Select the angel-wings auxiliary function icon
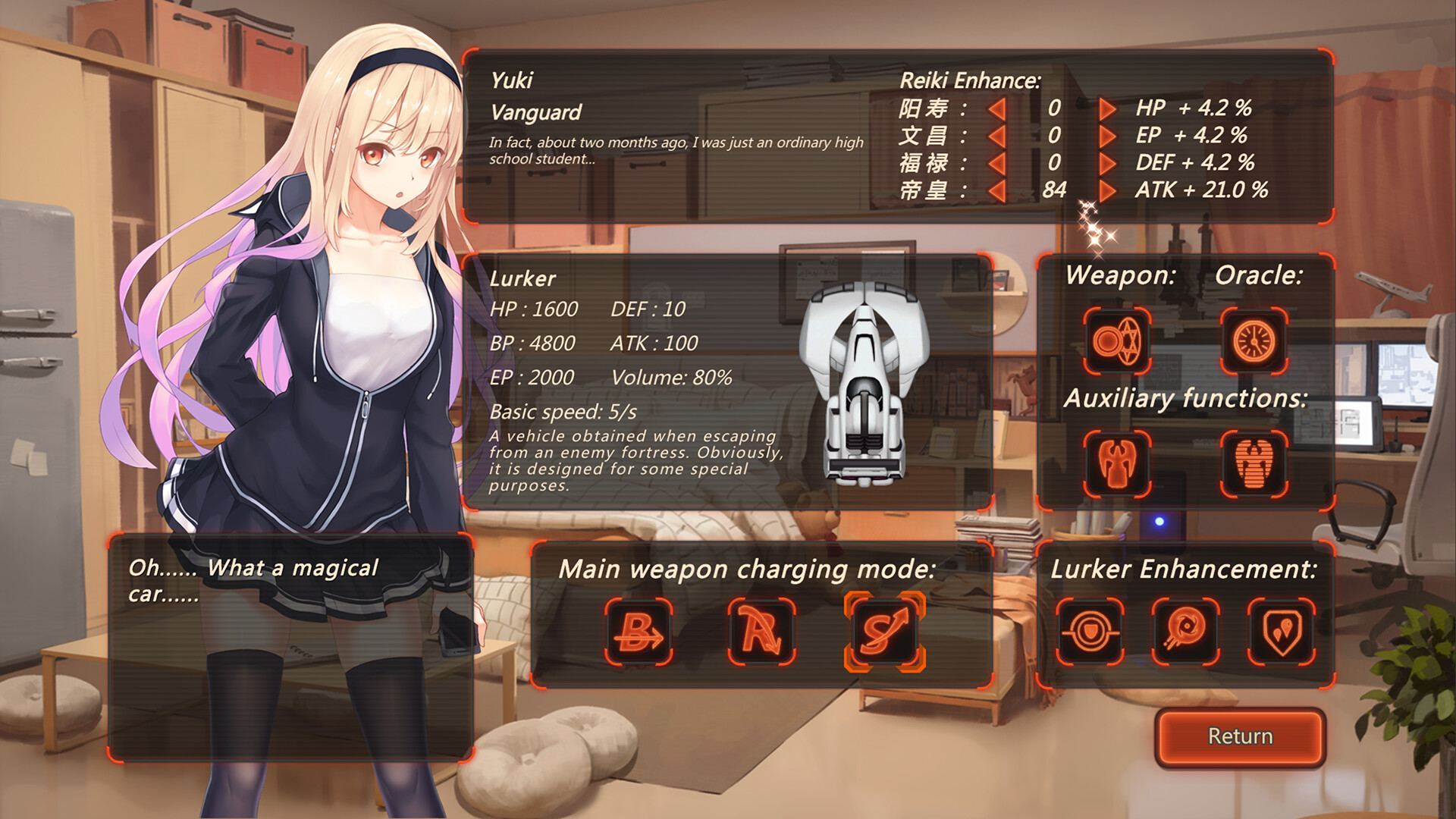Image resolution: width=1456 pixels, height=819 pixels. [x=1116, y=464]
